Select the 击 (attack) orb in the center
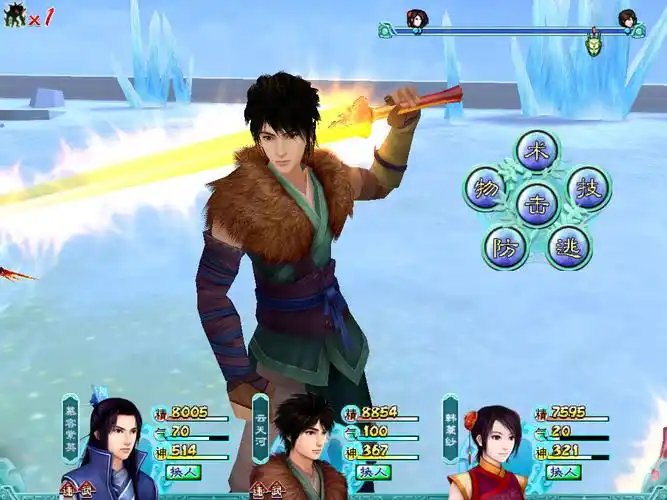Screen dimensions: 667x500 537,203
